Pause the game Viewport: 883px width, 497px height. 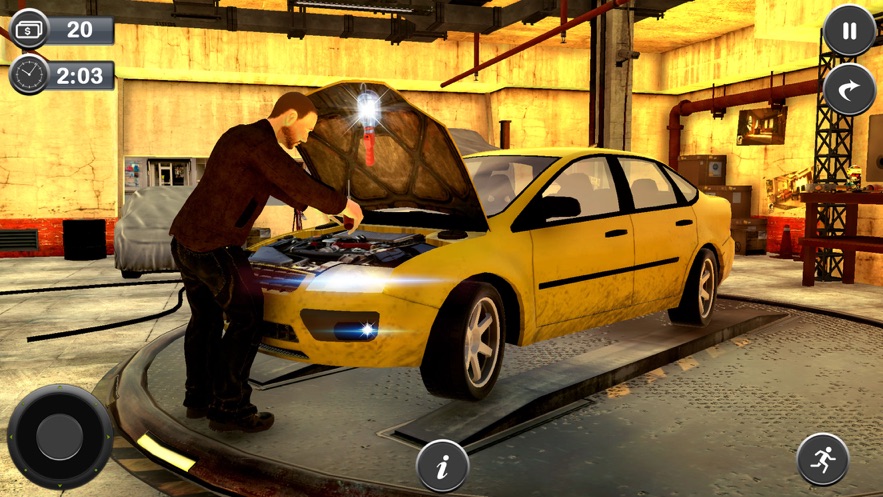coord(849,31)
